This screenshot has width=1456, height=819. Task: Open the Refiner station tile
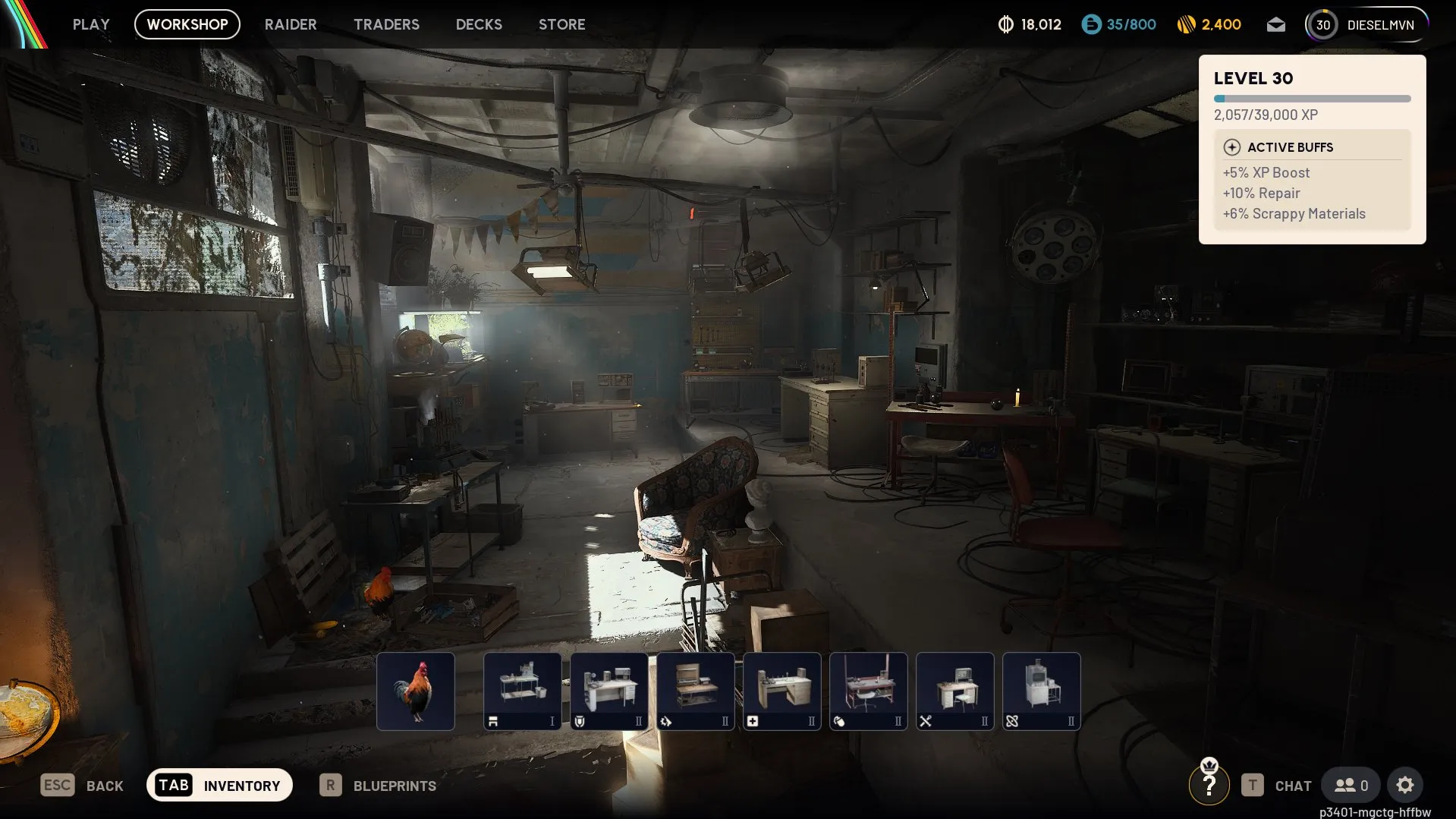tap(1042, 691)
